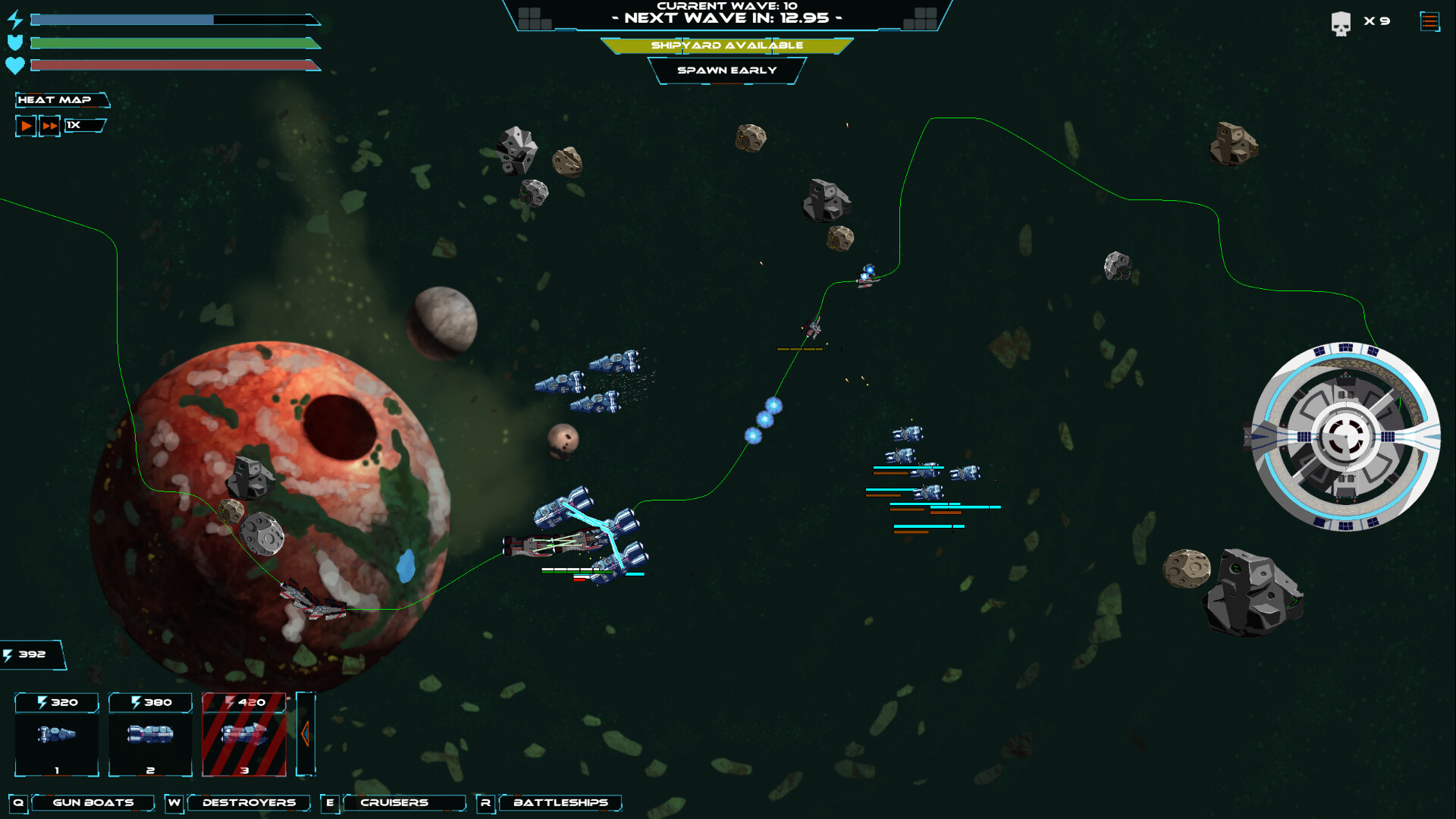The height and width of the screenshot is (819, 1456).
Task: Select the destroyer thumbnail costing 380
Action: coord(150,736)
